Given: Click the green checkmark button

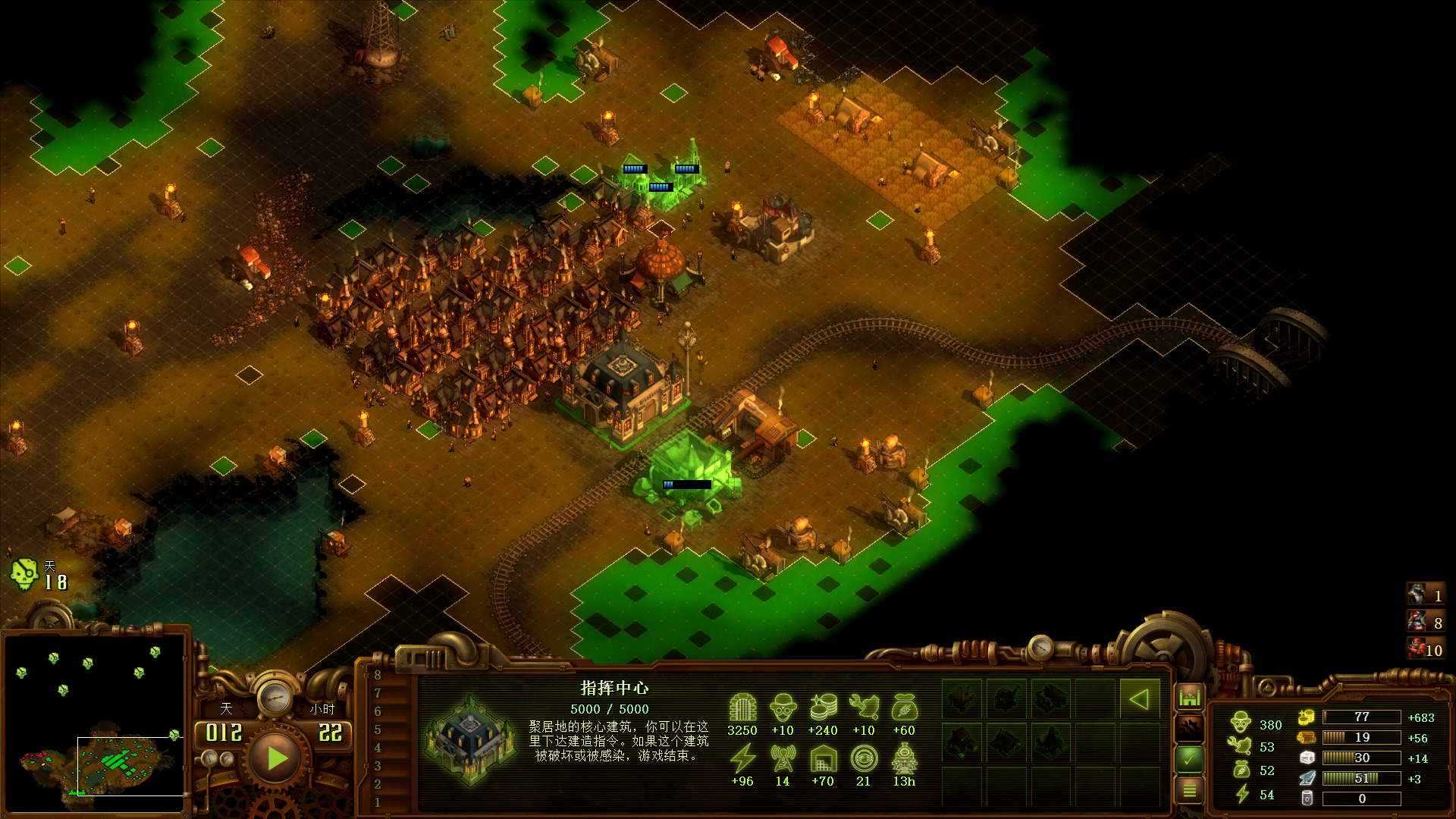Looking at the screenshot, I should click(1189, 758).
